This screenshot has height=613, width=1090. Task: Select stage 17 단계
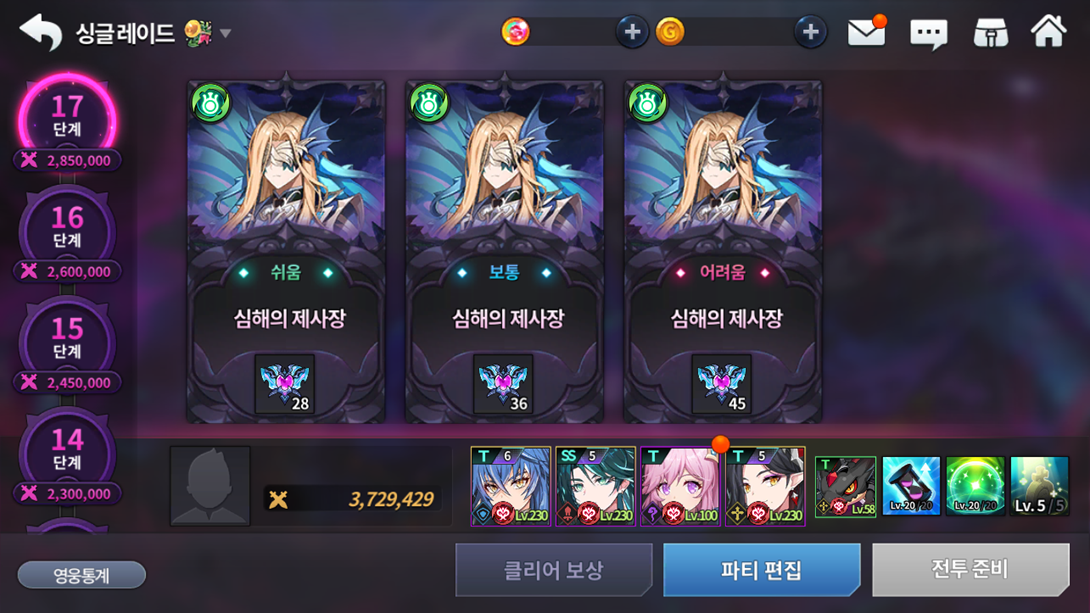pyautogui.click(x=67, y=118)
